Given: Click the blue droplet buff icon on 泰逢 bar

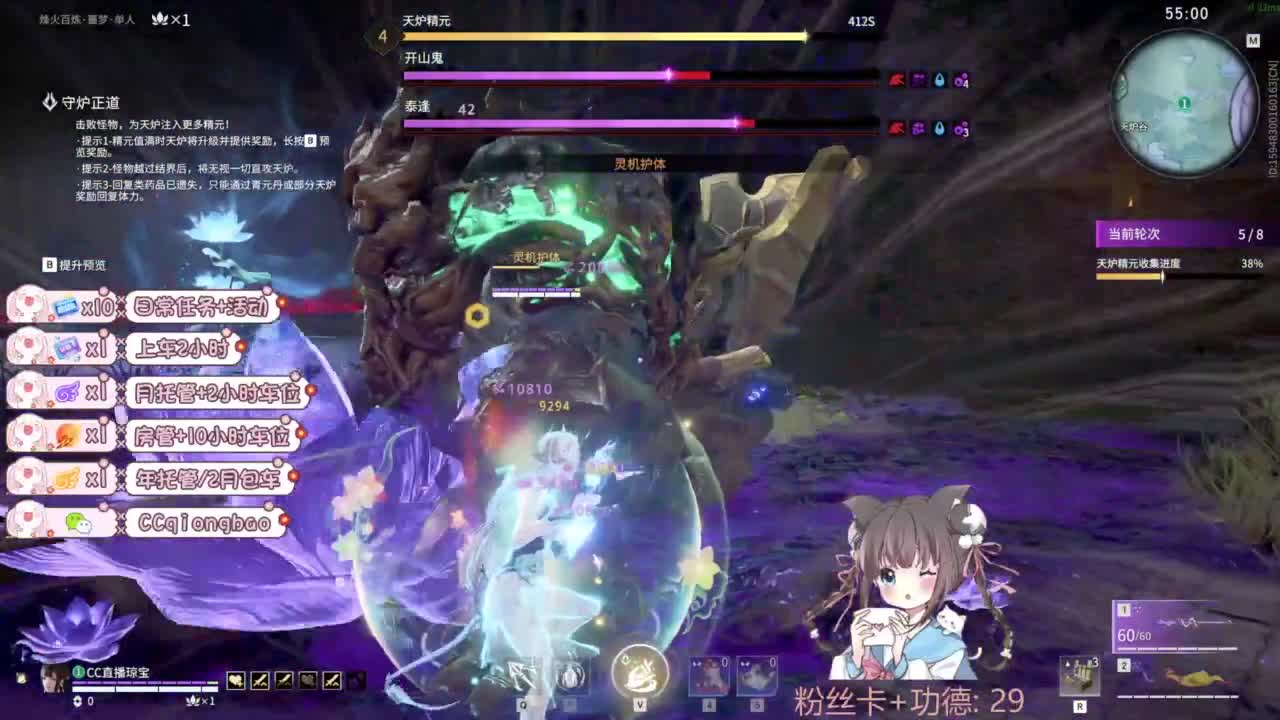Looking at the screenshot, I should coord(939,127).
